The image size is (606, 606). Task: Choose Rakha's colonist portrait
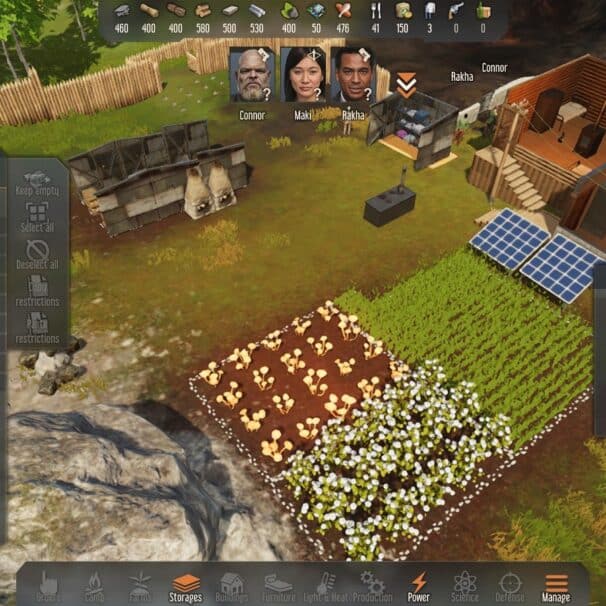(x=351, y=75)
